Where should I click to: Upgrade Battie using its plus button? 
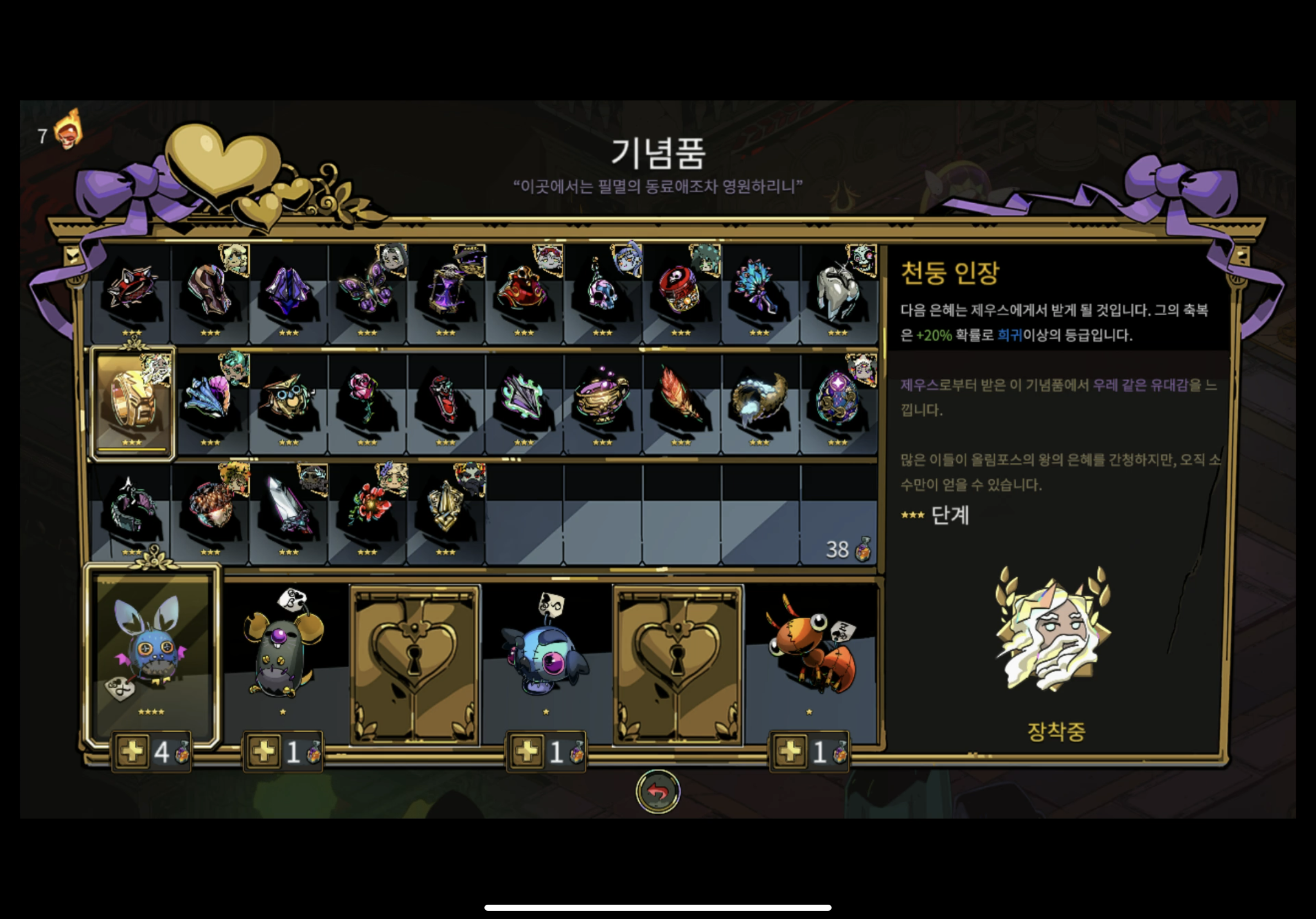click(133, 752)
